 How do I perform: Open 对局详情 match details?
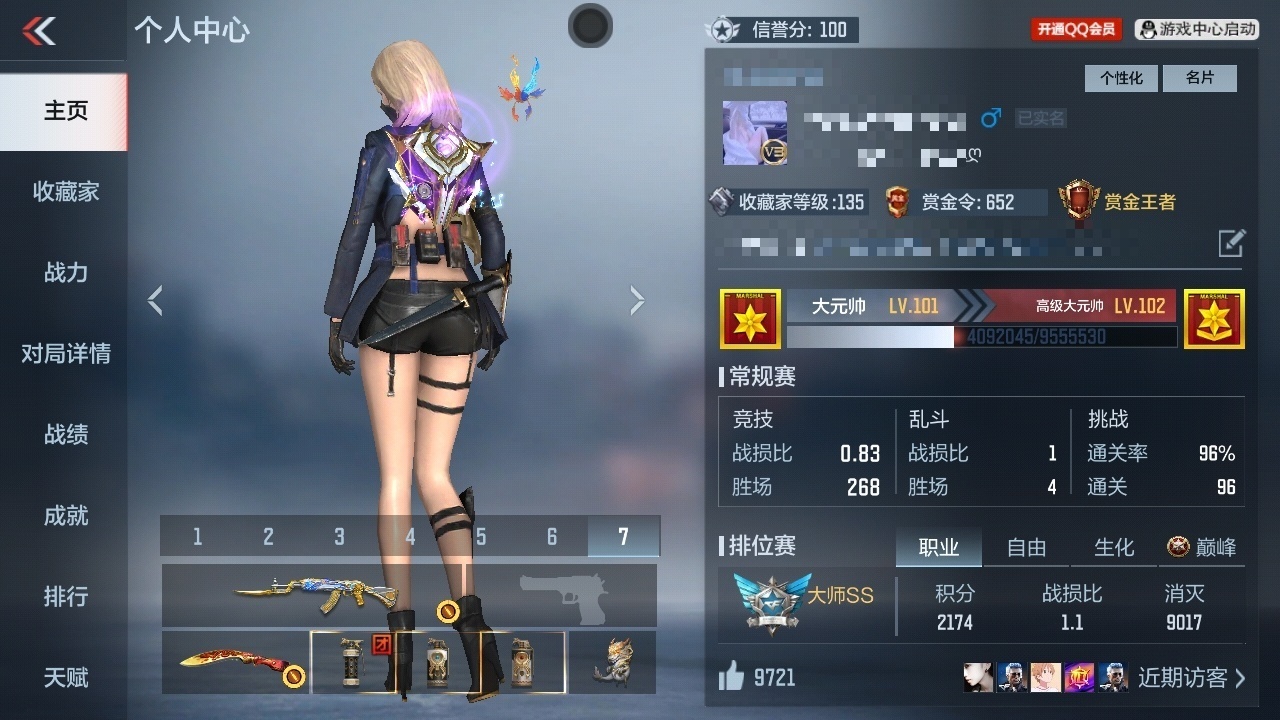point(65,353)
